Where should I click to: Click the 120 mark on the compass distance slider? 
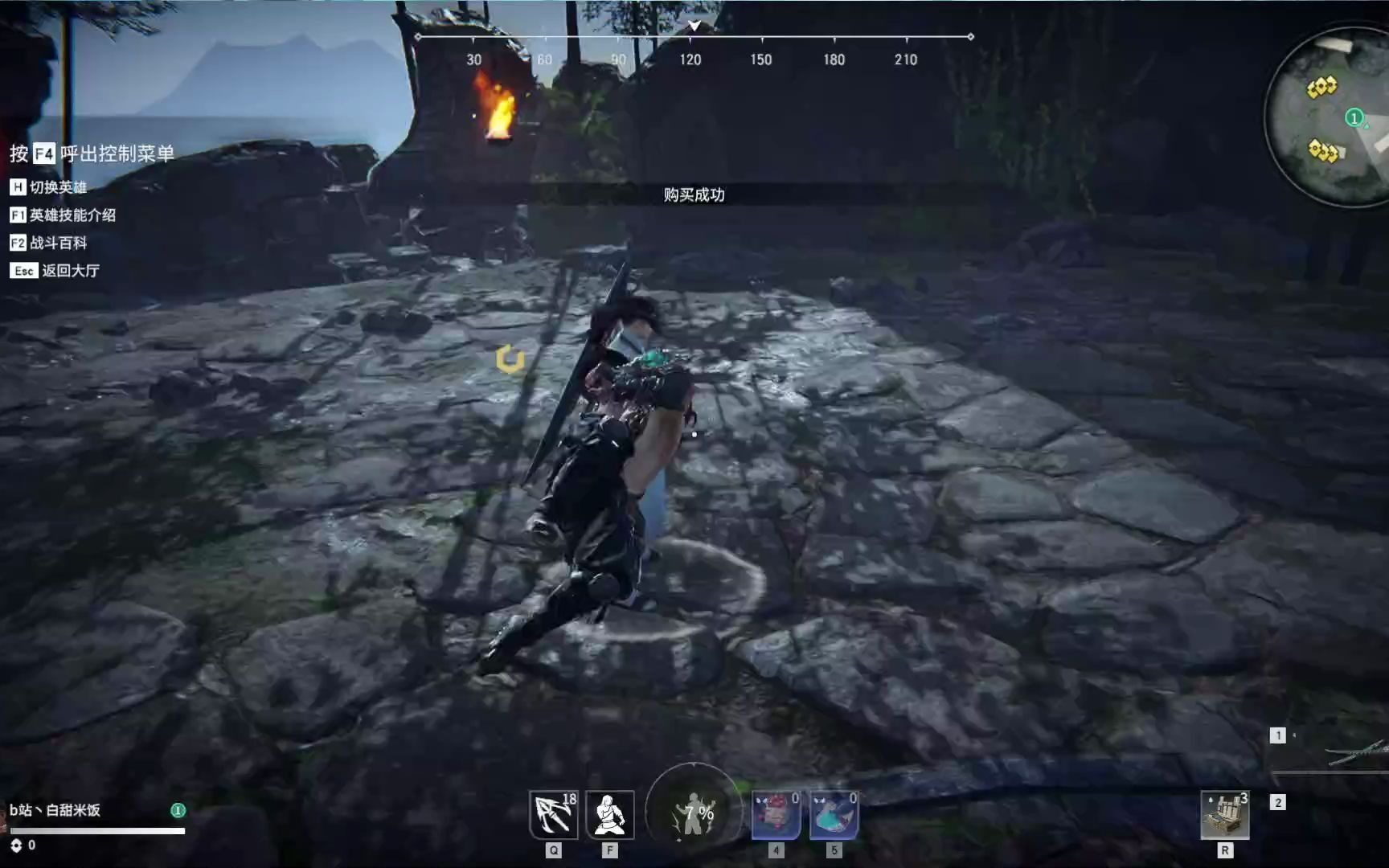pyautogui.click(x=691, y=59)
